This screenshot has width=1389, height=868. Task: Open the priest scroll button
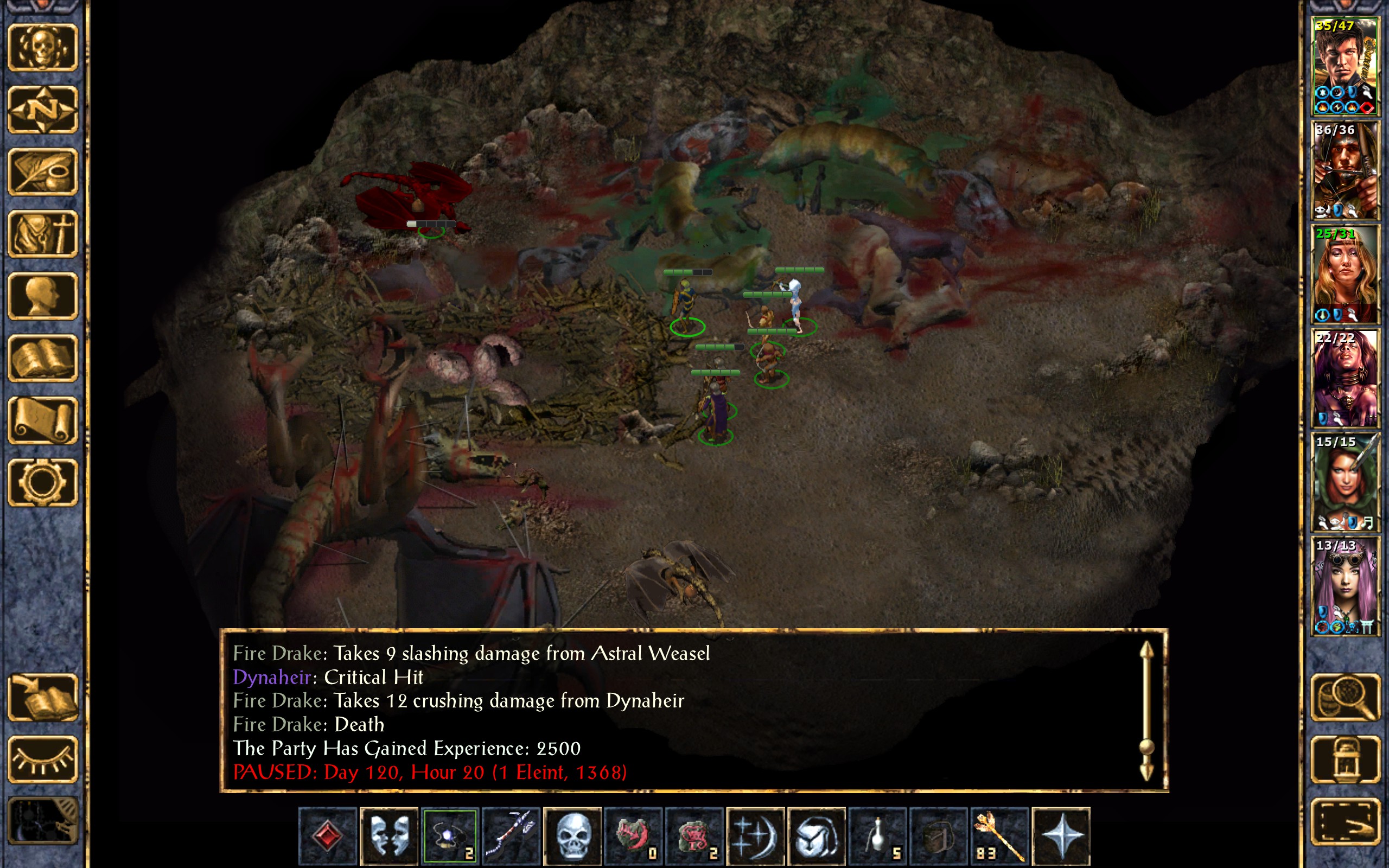click(43, 420)
